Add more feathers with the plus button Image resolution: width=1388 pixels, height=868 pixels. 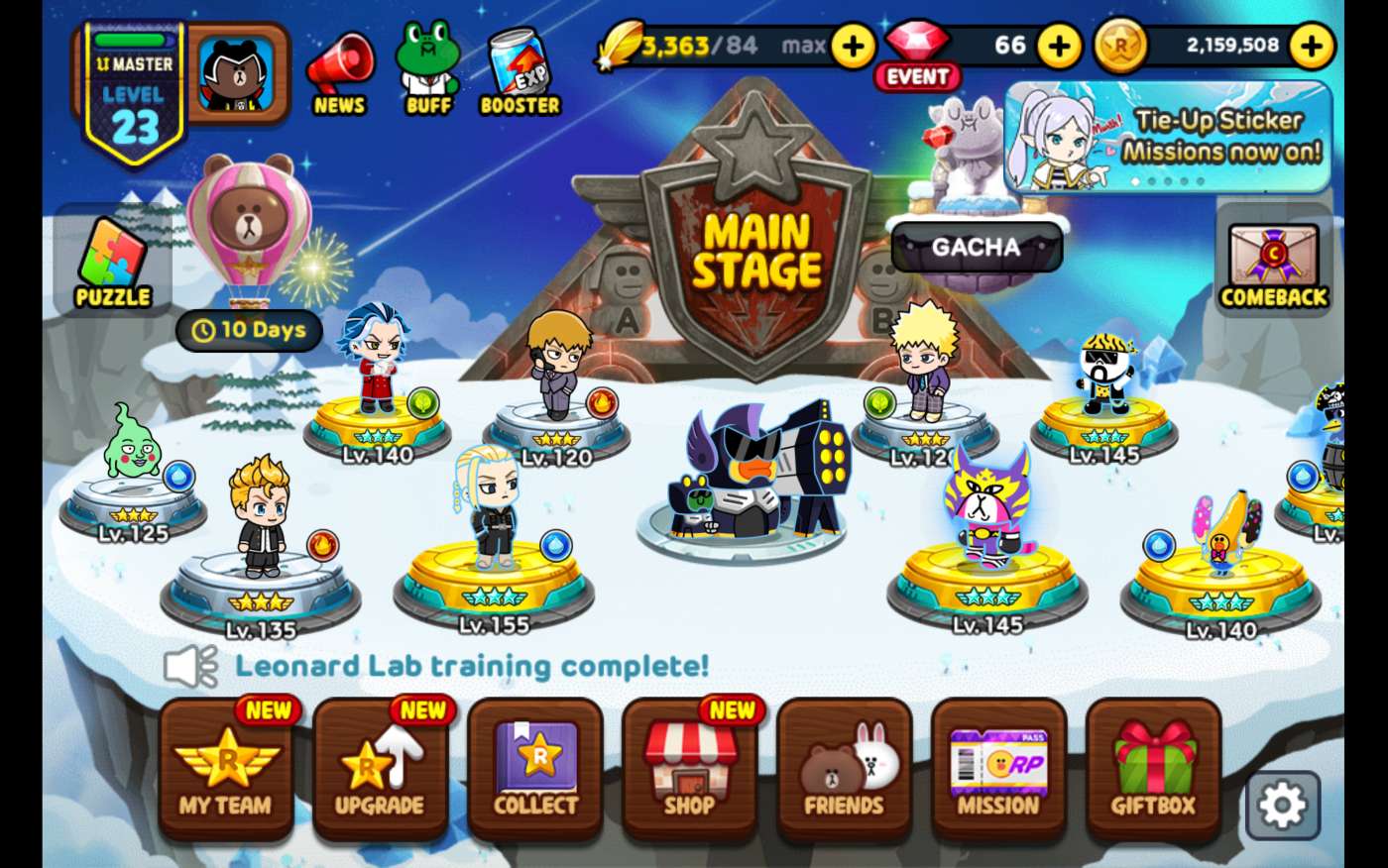854,46
